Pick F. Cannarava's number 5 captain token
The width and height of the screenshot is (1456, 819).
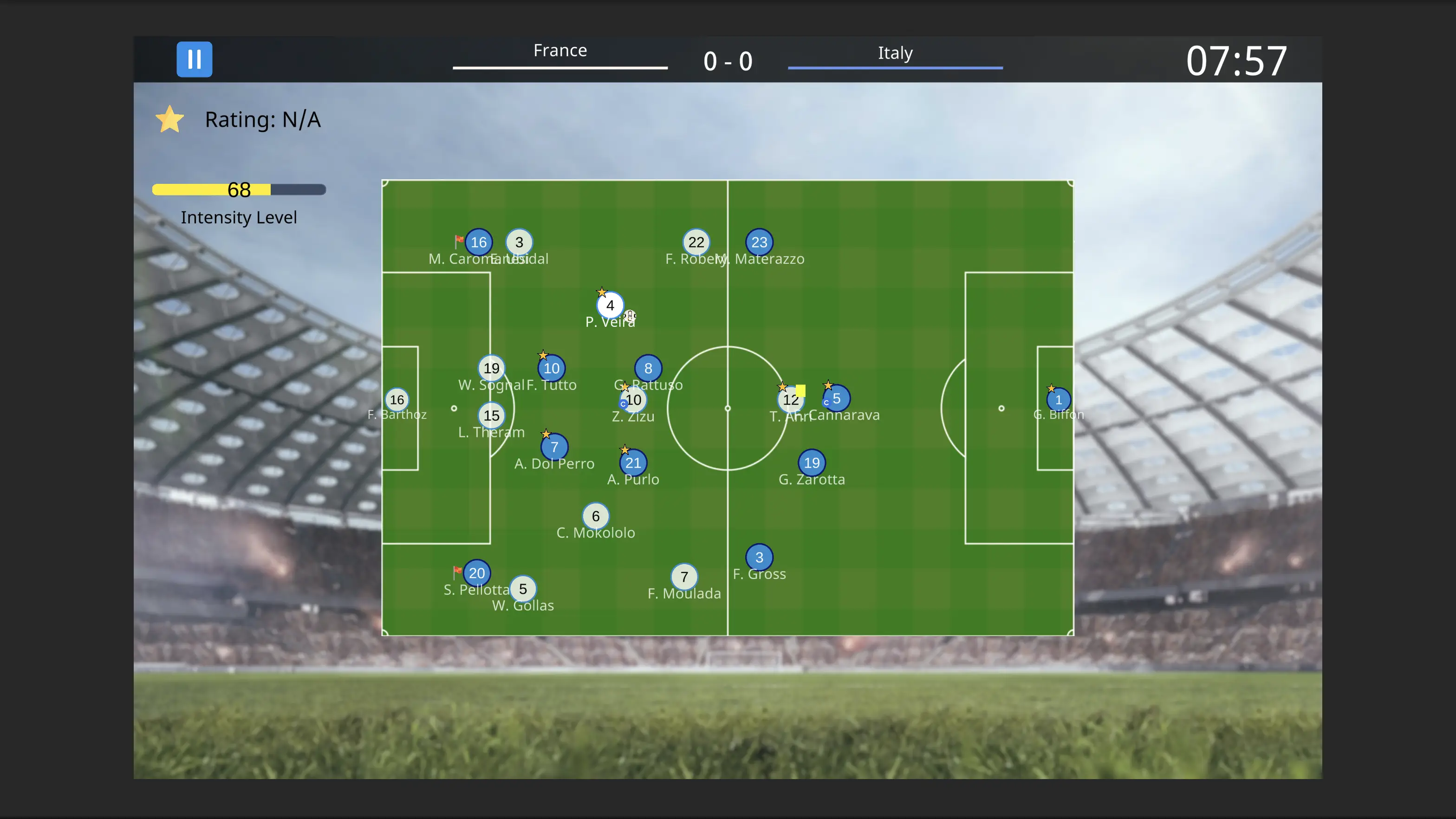pyautogui.click(x=837, y=398)
